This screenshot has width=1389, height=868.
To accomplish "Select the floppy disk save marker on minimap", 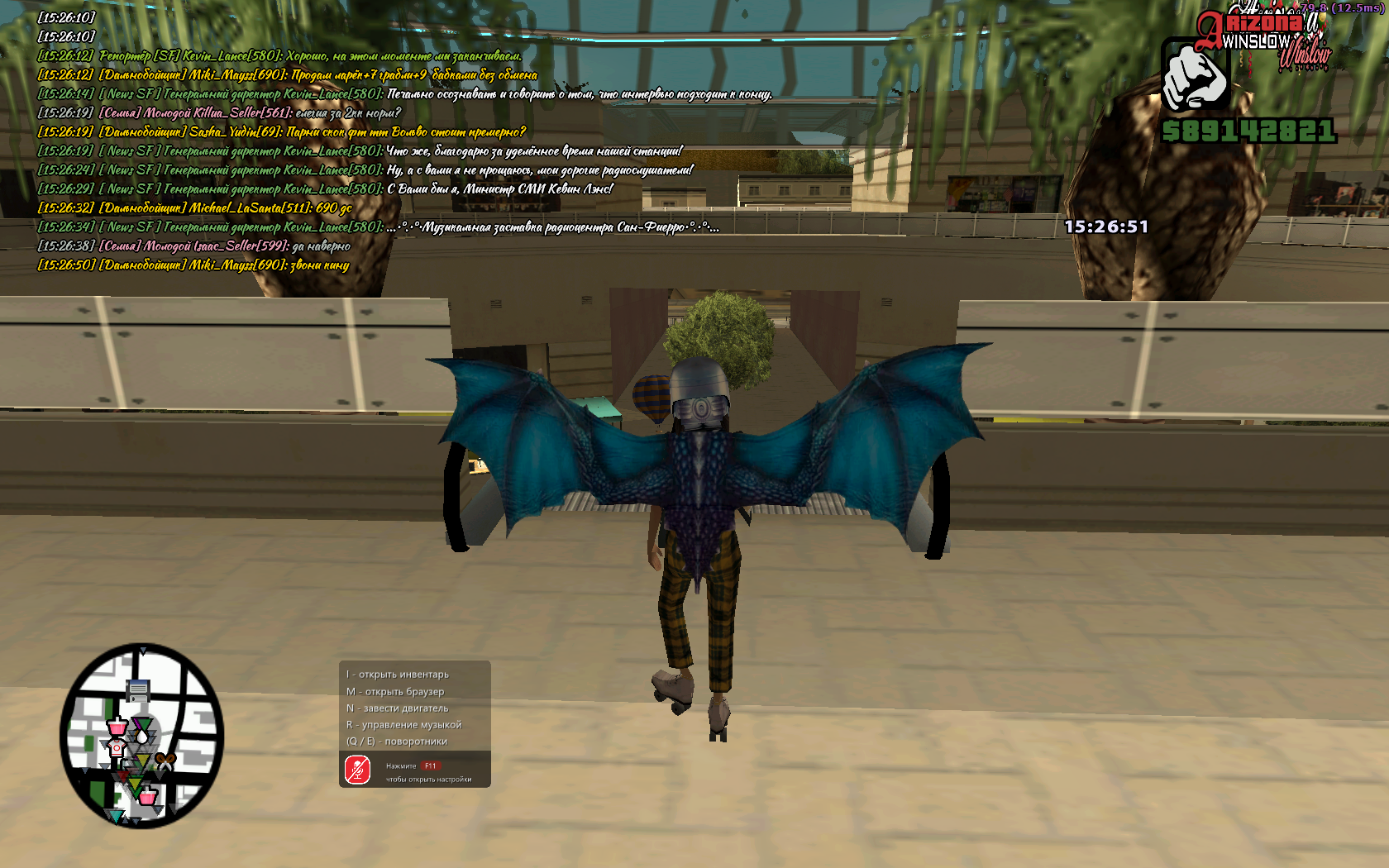I will 138,690.
